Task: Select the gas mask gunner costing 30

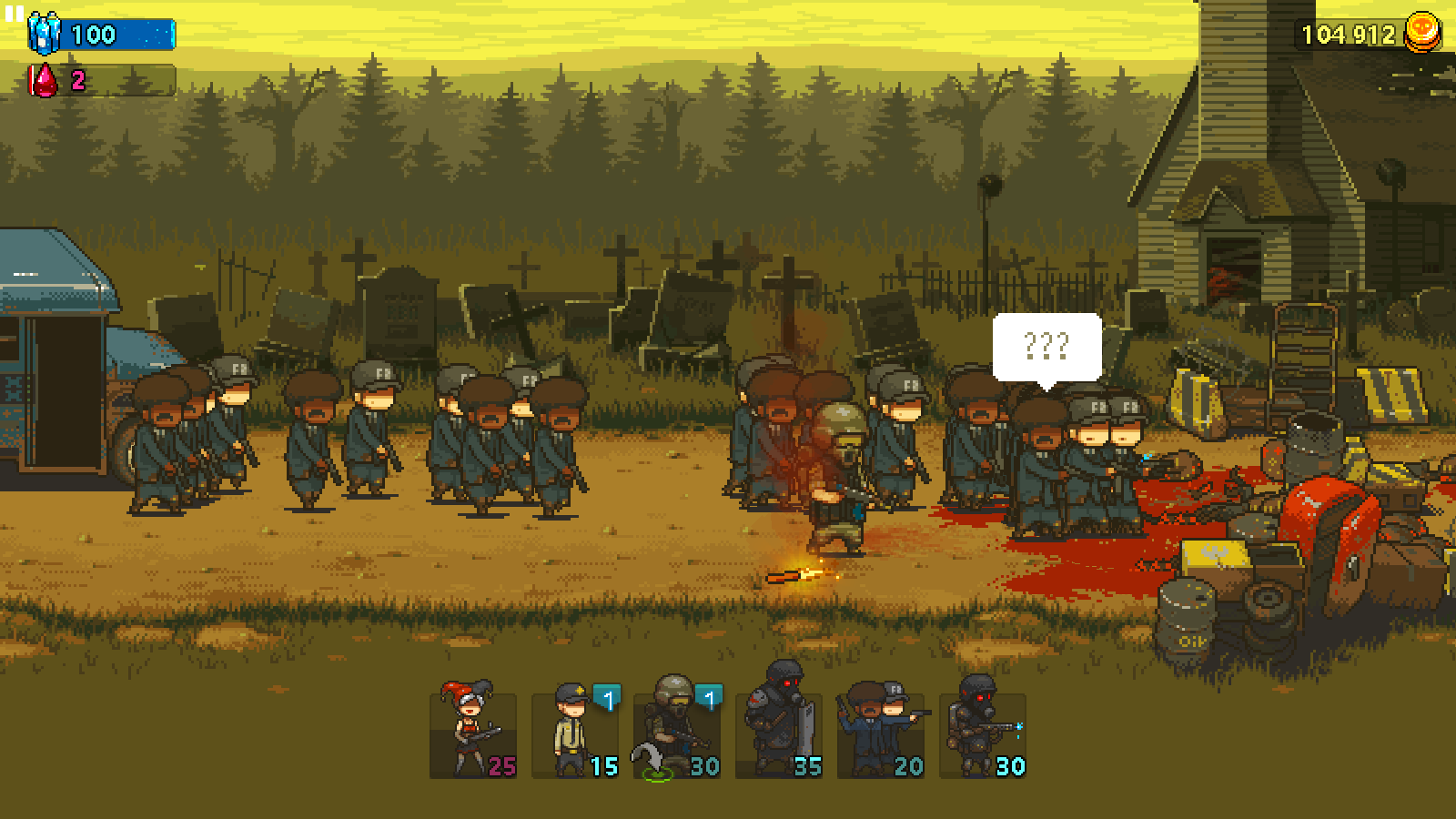Action: point(983,733)
